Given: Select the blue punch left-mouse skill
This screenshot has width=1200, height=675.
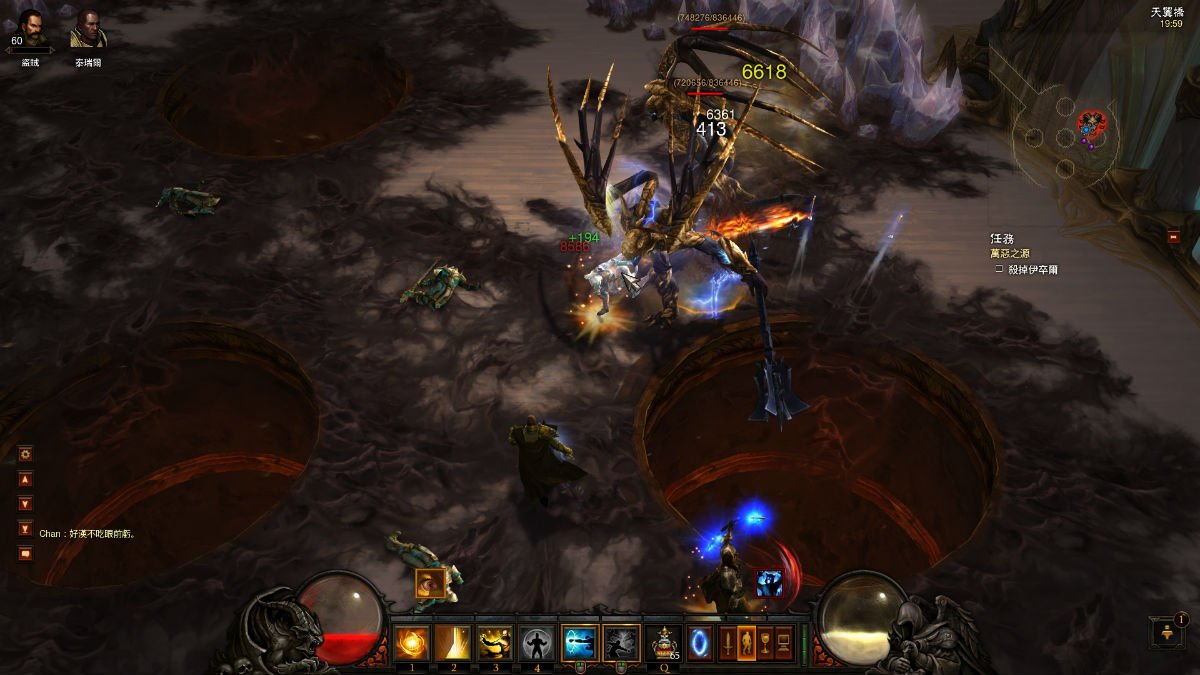Looking at the screenshot, I should (580, 642).
